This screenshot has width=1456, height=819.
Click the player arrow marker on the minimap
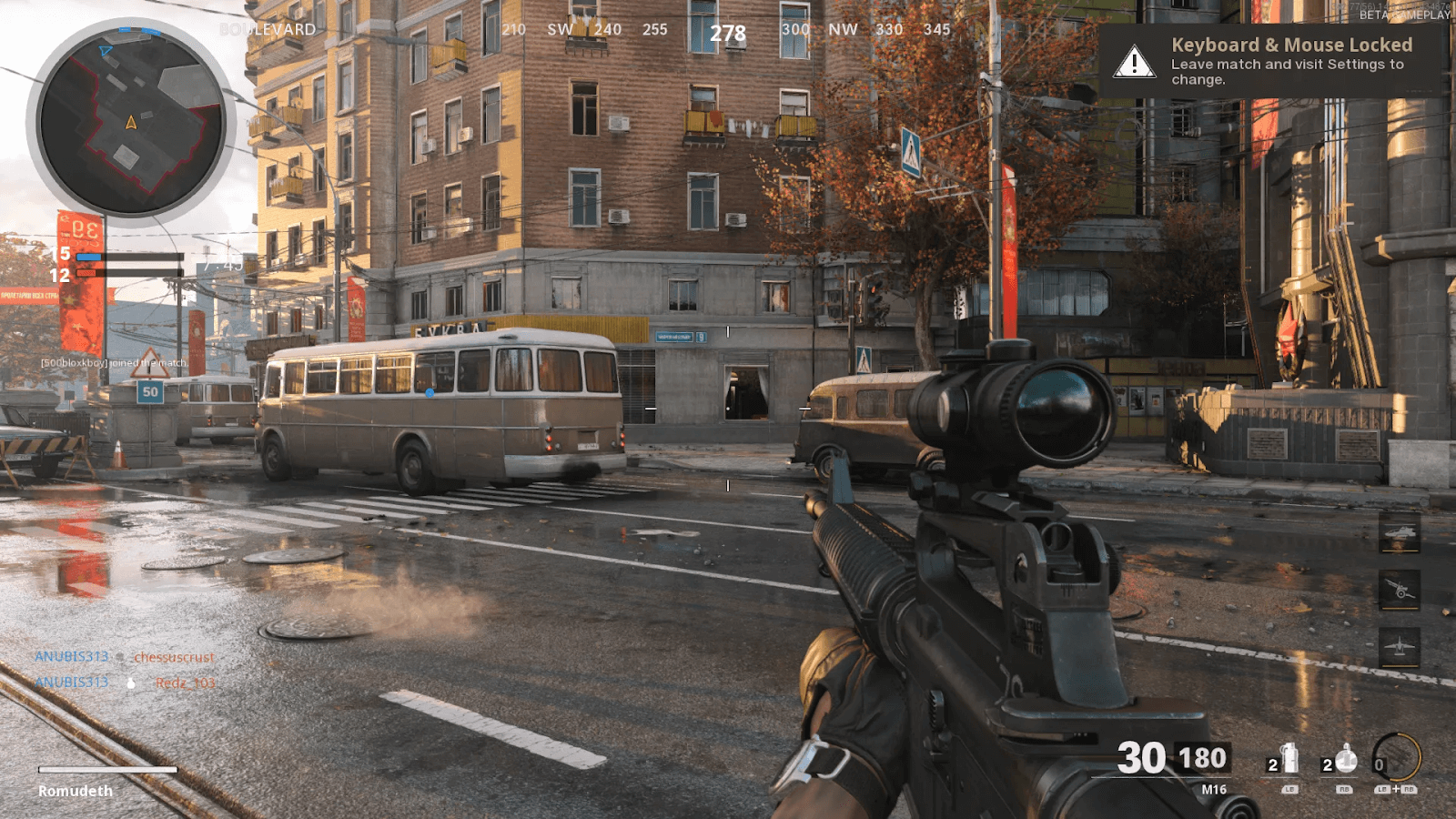(x=129, y=120)
